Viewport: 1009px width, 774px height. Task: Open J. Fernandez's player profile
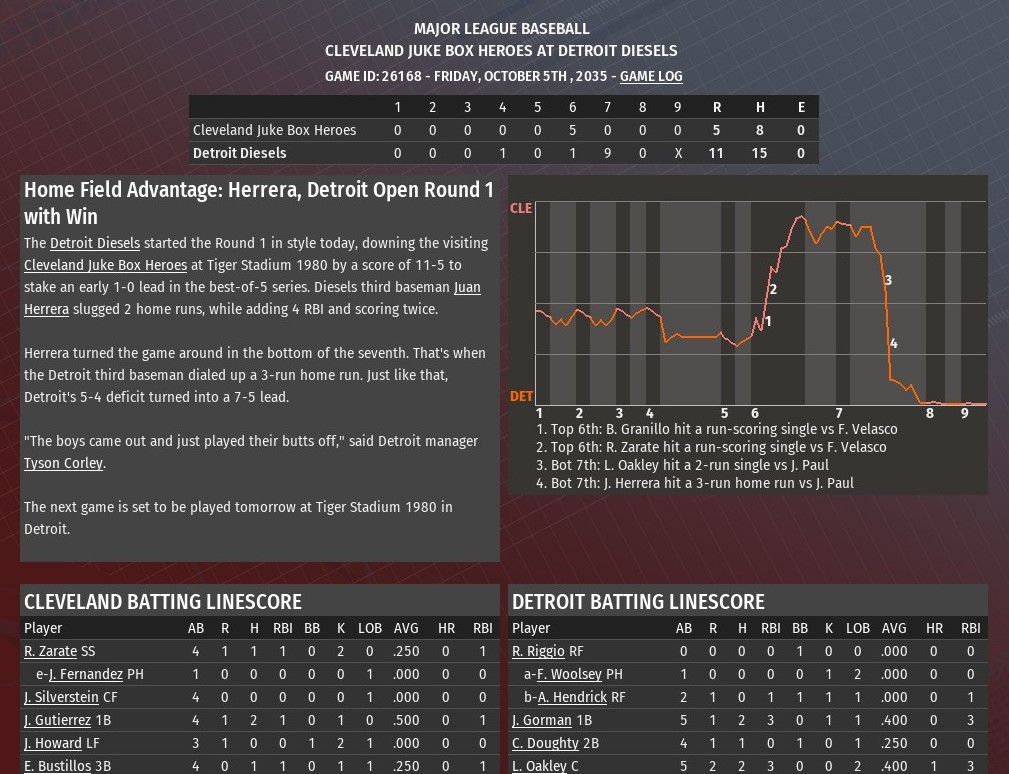[85, 674]
